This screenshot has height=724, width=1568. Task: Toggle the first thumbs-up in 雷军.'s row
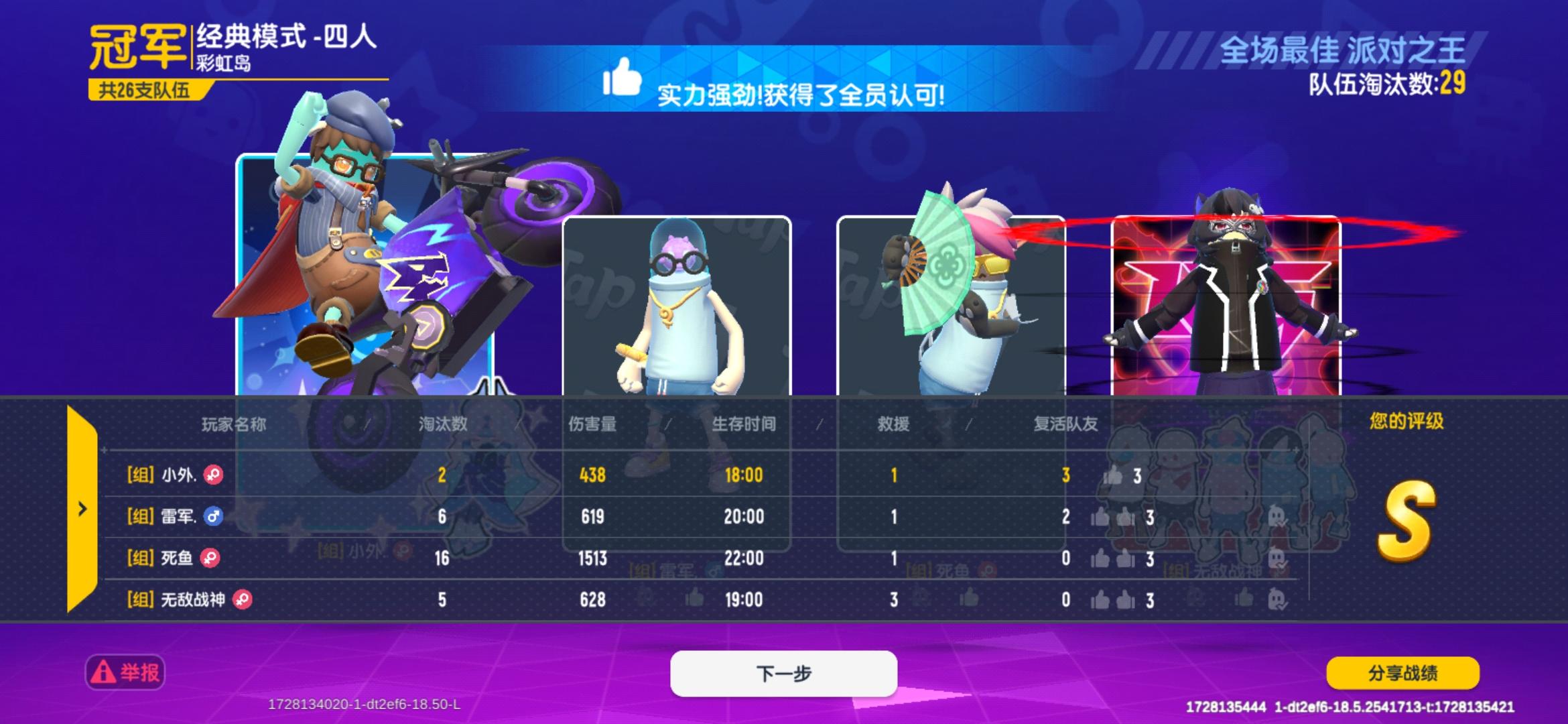coord(1100,517)
